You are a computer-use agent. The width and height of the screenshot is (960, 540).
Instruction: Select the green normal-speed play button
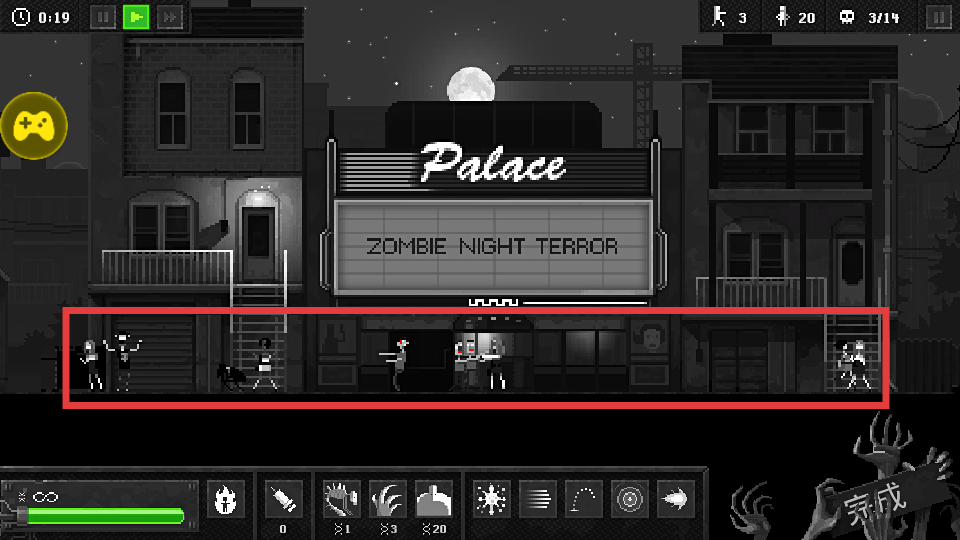point(136,17)
